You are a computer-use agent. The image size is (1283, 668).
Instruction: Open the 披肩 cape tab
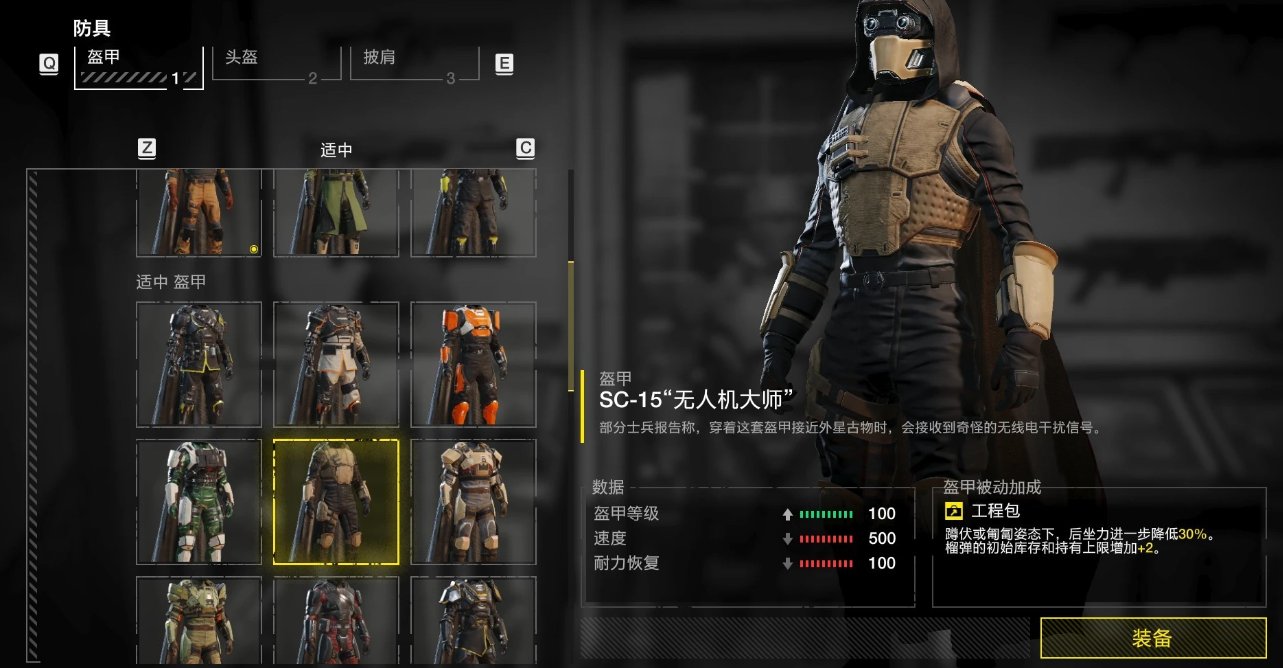pyautogui.click(x=408, y=64)
